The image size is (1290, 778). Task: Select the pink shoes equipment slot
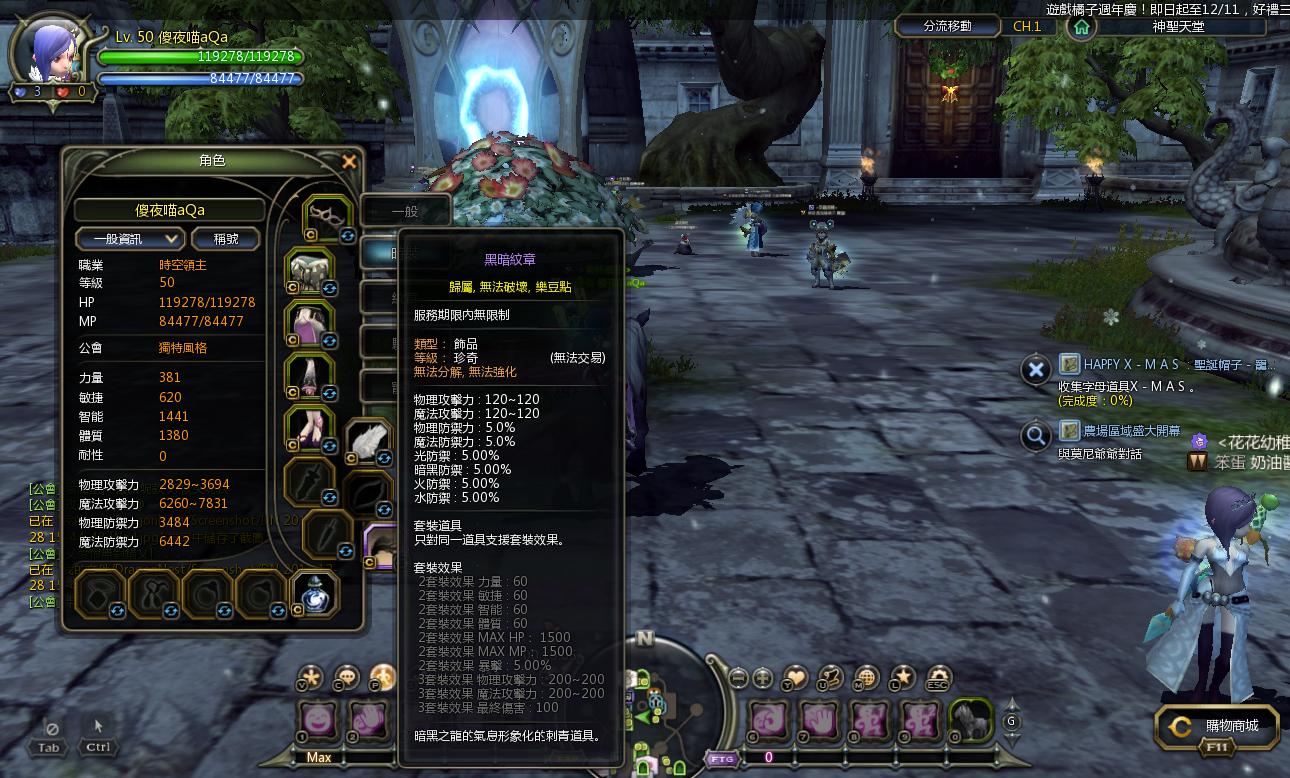(x=309, y=426)
